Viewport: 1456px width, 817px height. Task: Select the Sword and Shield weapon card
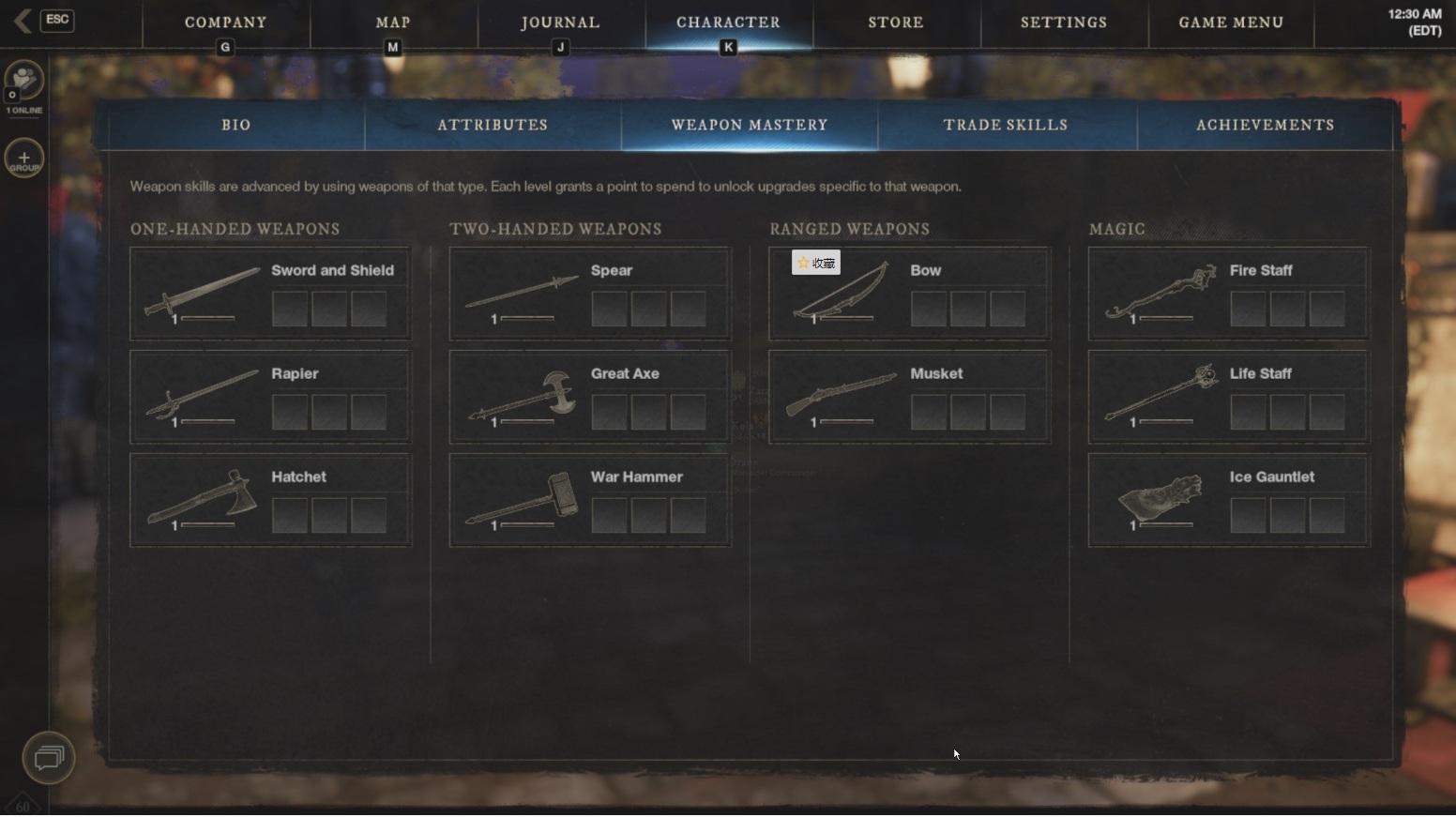point(270,294)
